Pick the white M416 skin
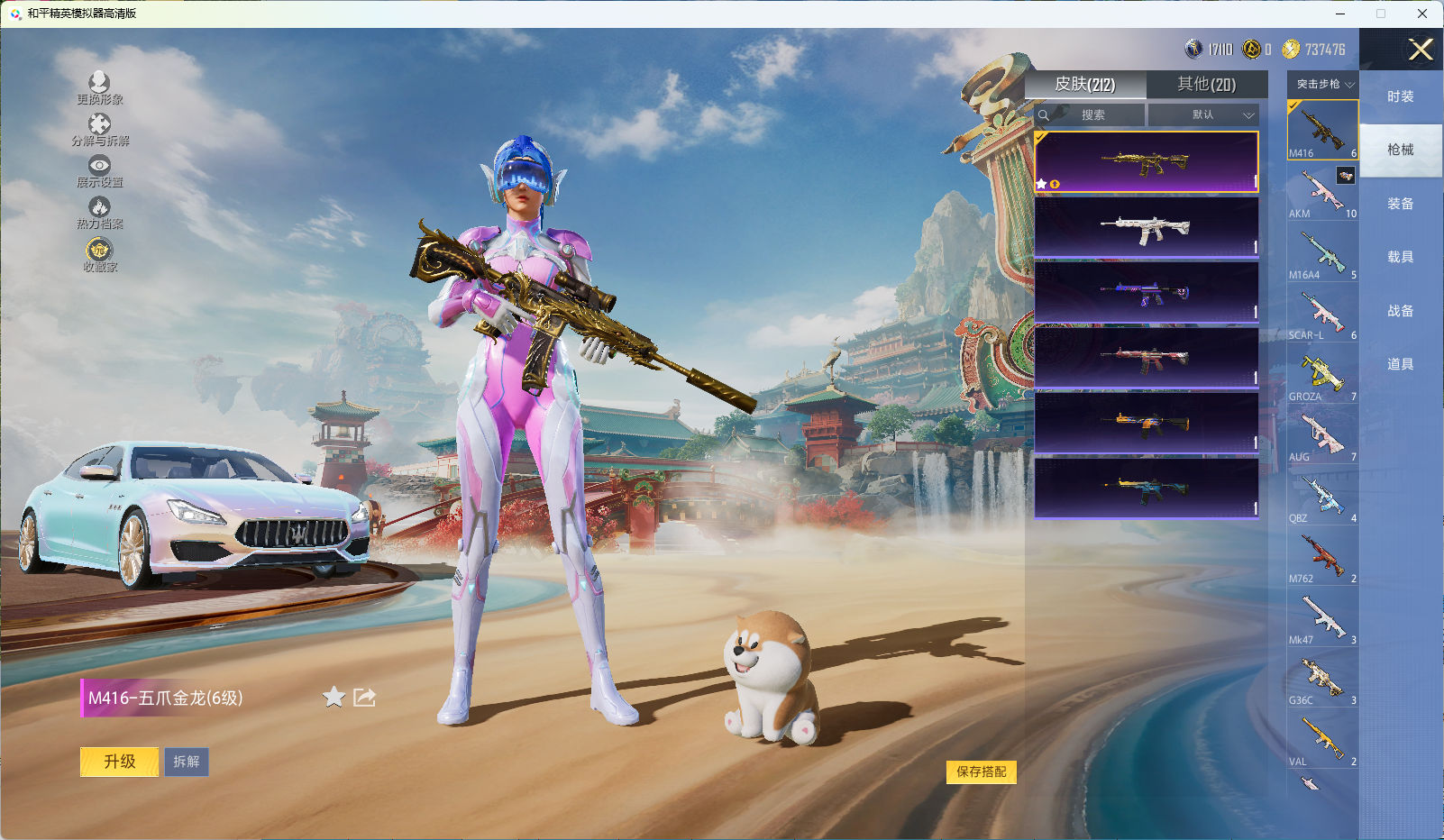Screen dimensions: 1444x840 (x=1146, y=228)
